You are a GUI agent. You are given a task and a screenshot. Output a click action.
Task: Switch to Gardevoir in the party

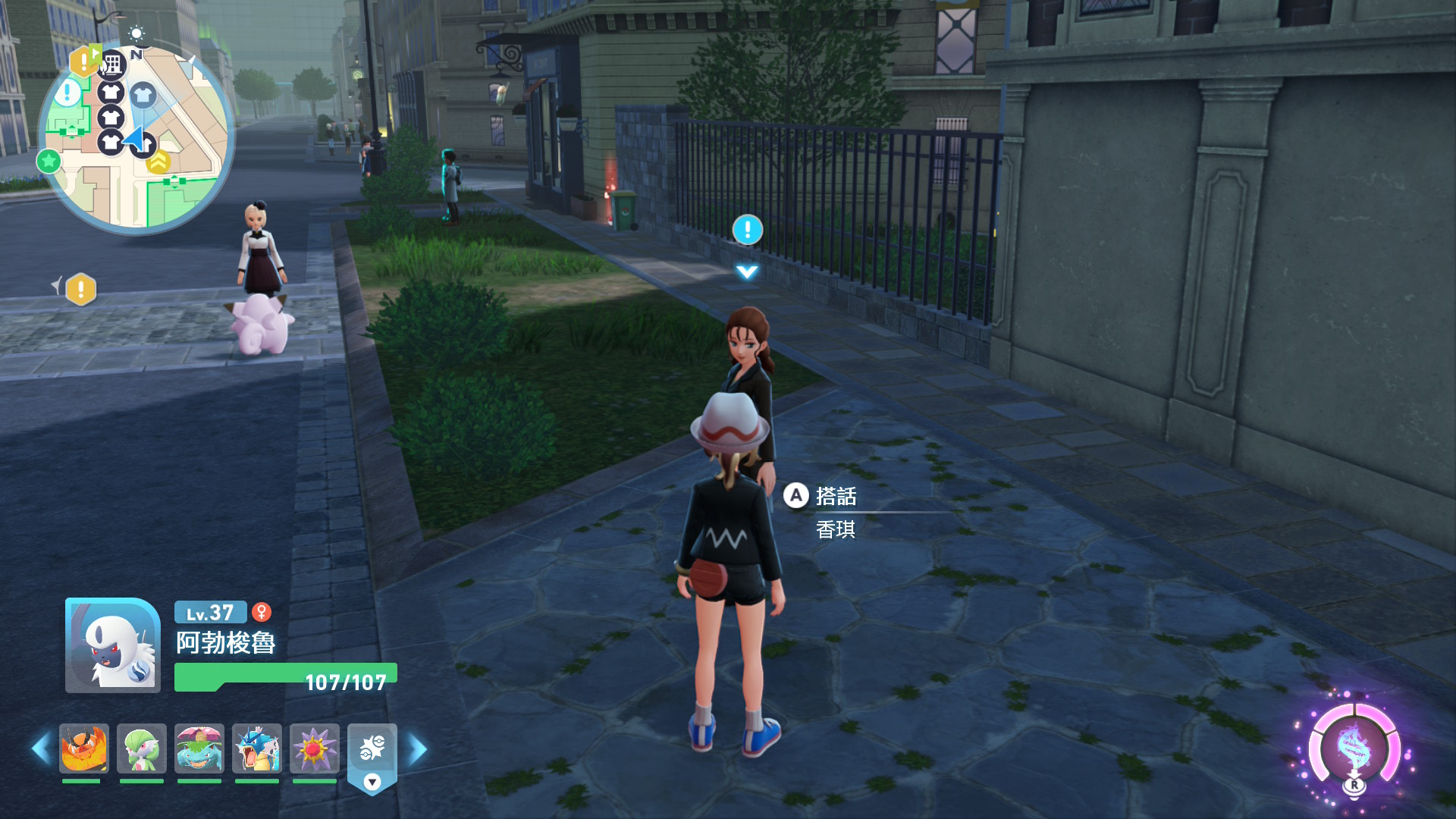tap(142, 748)
